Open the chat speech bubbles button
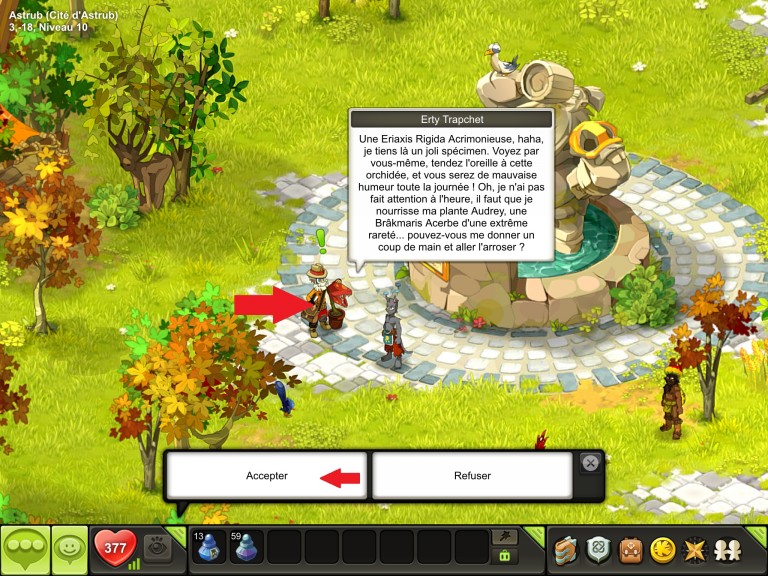768x576 pixels. [x=24, y=550]
